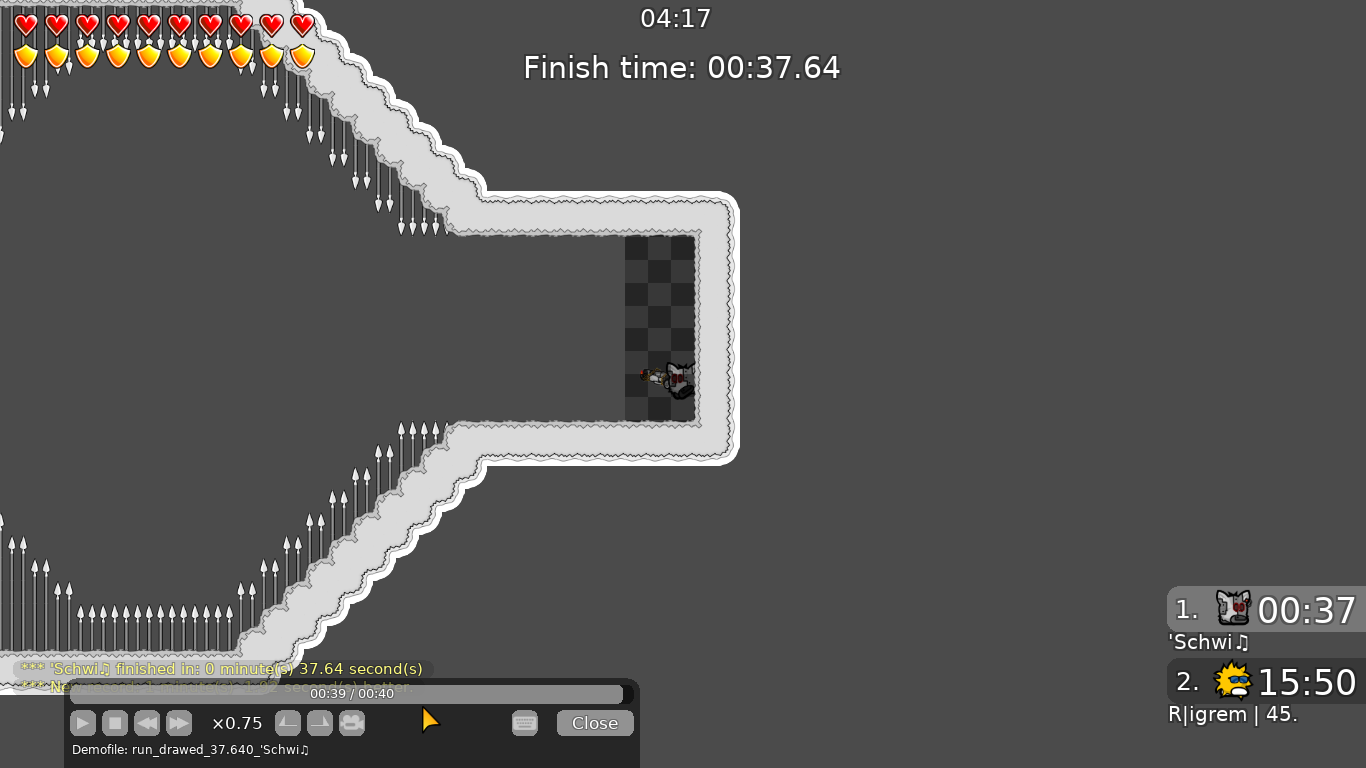Seek to the middle of the demo timeline
The width and height of the screenshot is (1366, 768).
pyautogui.click(x=354, y=694)
